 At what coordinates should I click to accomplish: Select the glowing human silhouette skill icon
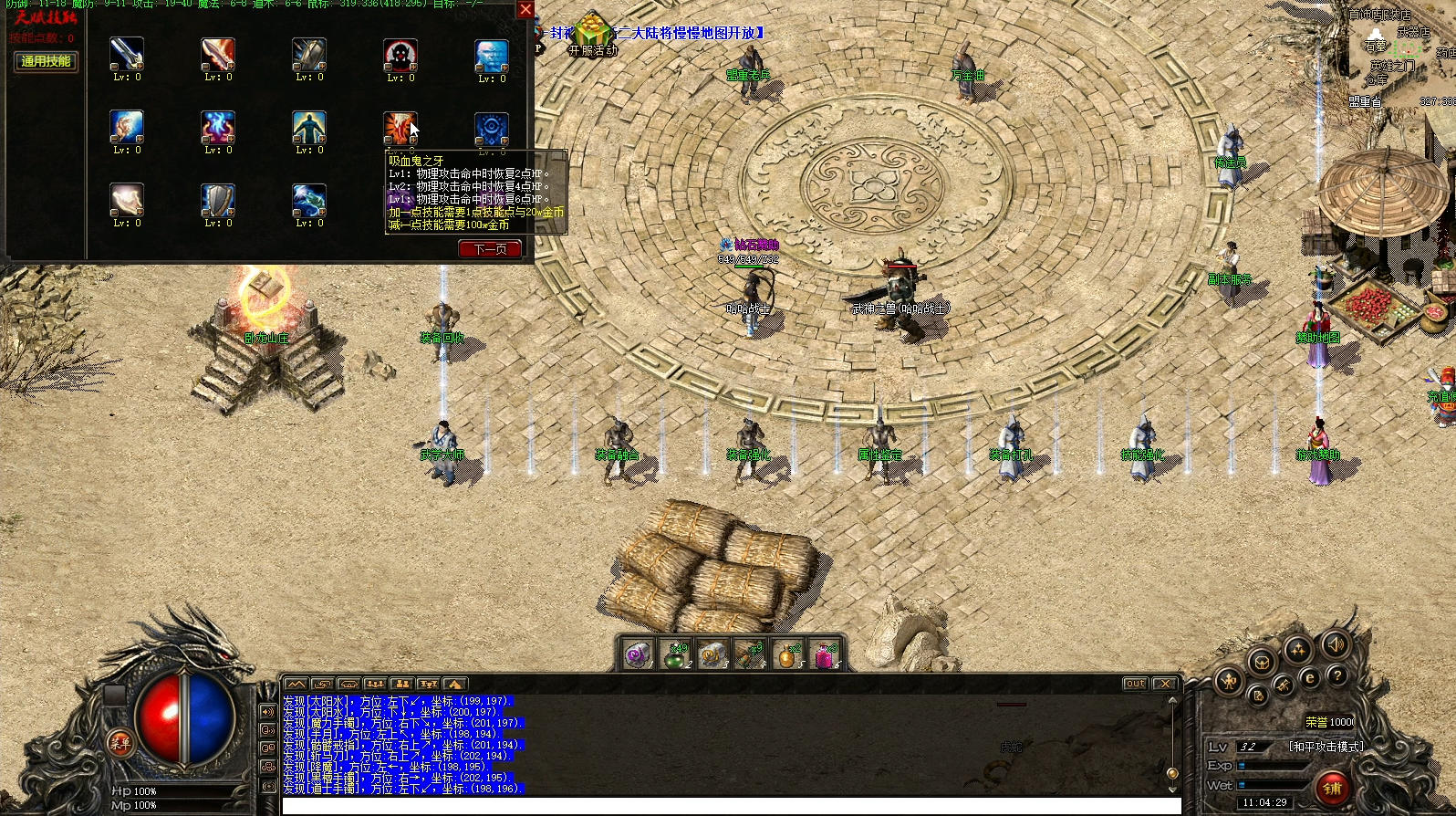(308, 128)
